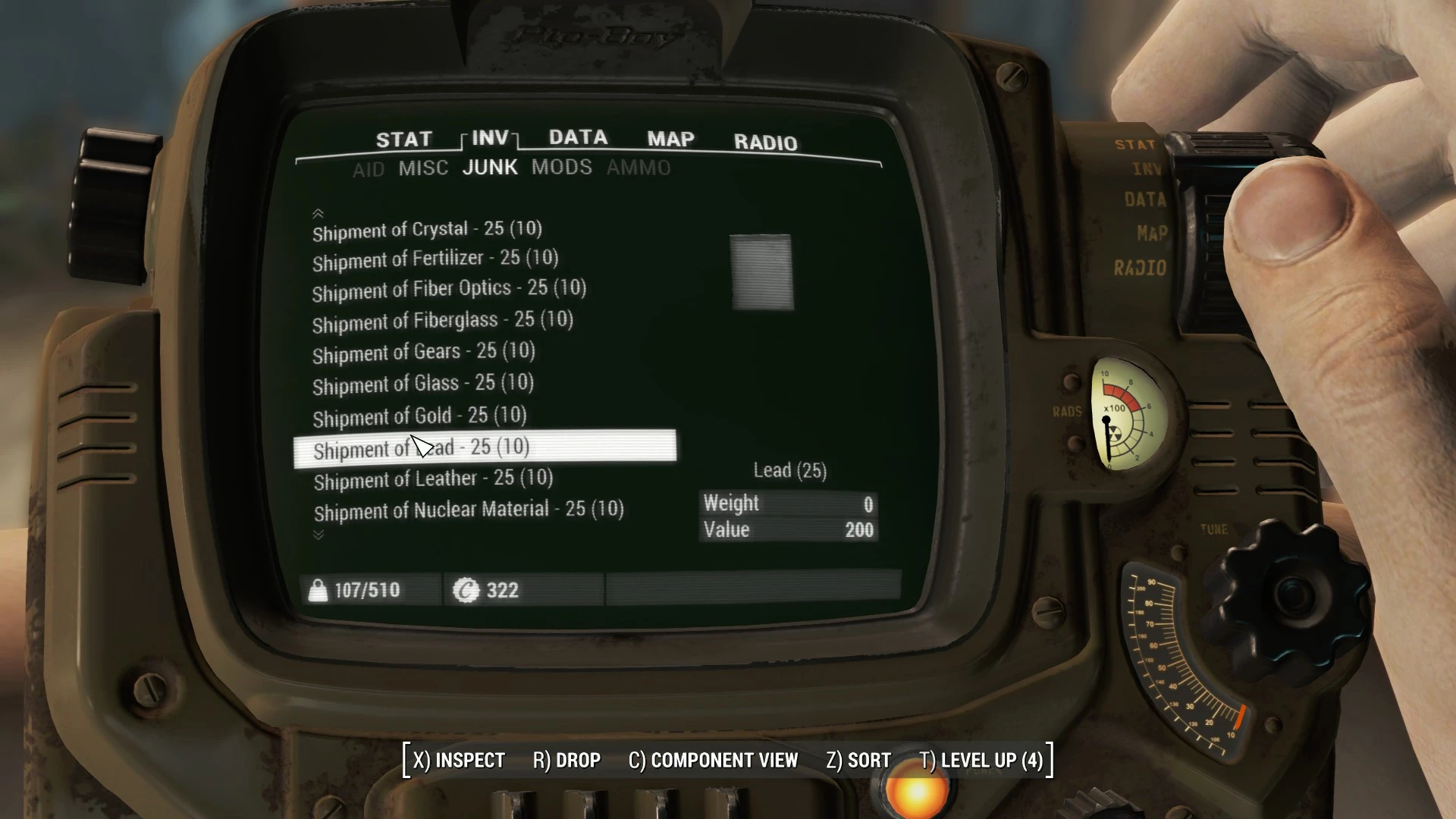Select the RADIO tab
This screenshot has width=1456, height=819.
coord(765,143)
